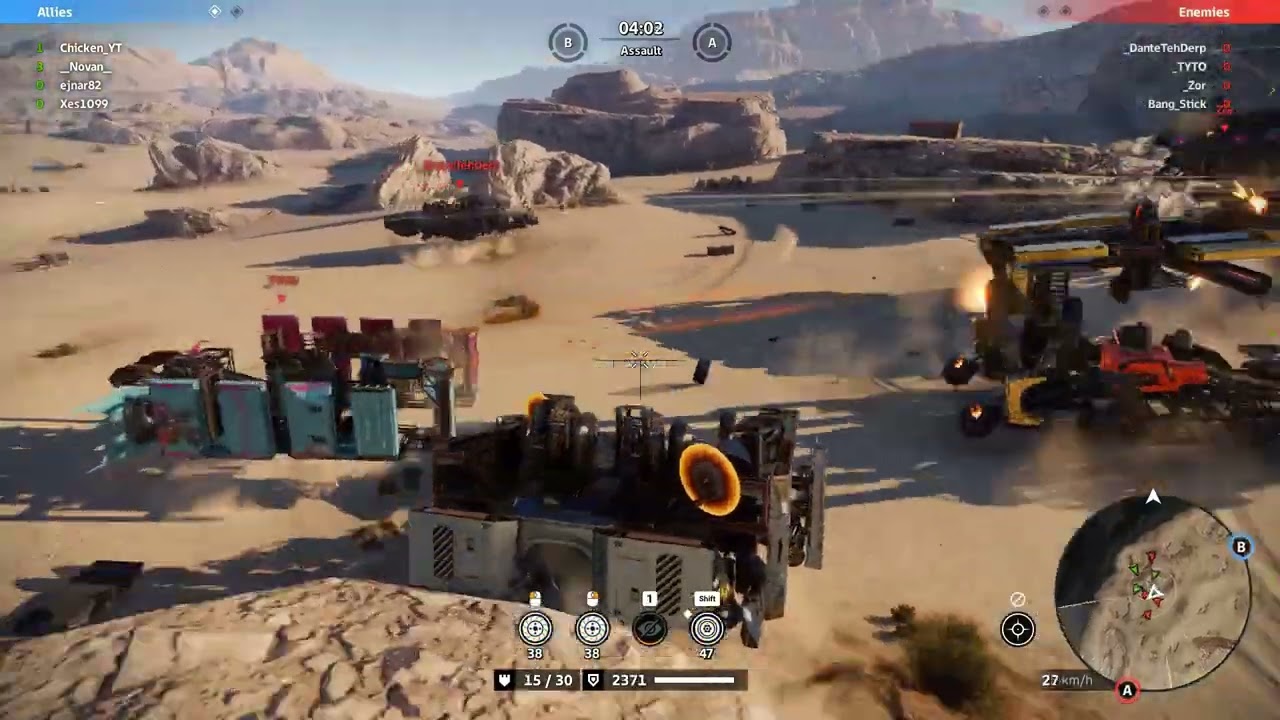Click the crosshair targeting icon beside the minimap
1280x720 pixels.
point(1018,629)
